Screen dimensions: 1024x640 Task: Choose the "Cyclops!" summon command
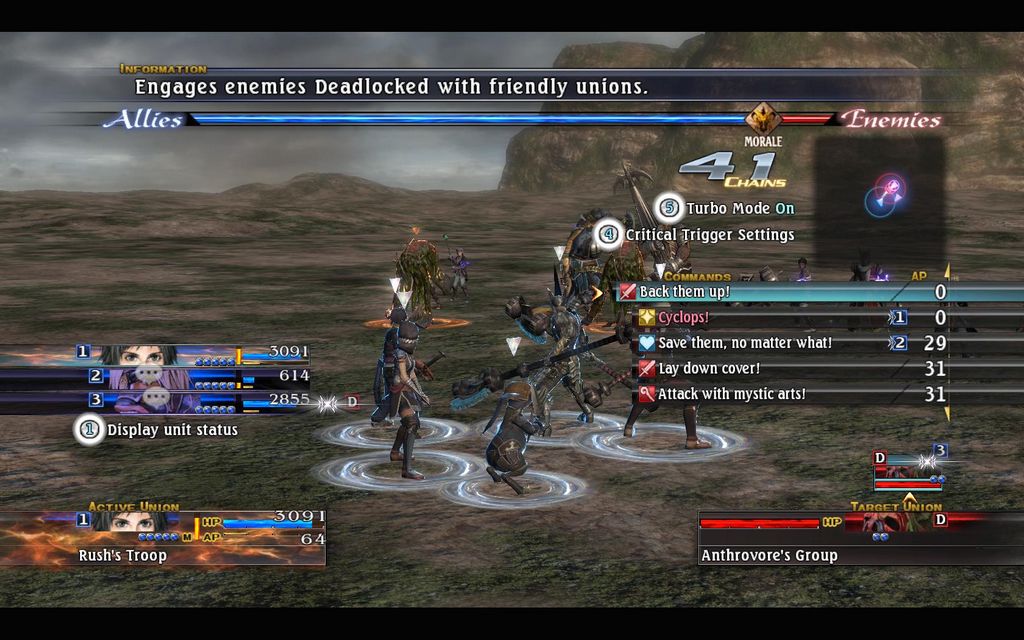684,318
